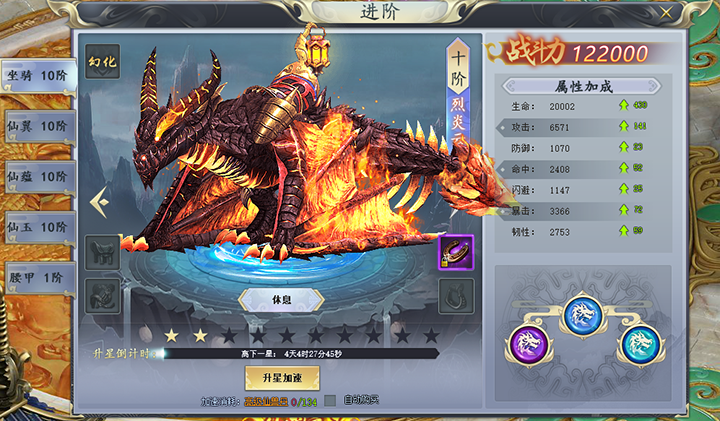This screenshot has height=421, width=720.
Task: Switch to the 坐骑 10阶 tab
Action: coord(37,75)
